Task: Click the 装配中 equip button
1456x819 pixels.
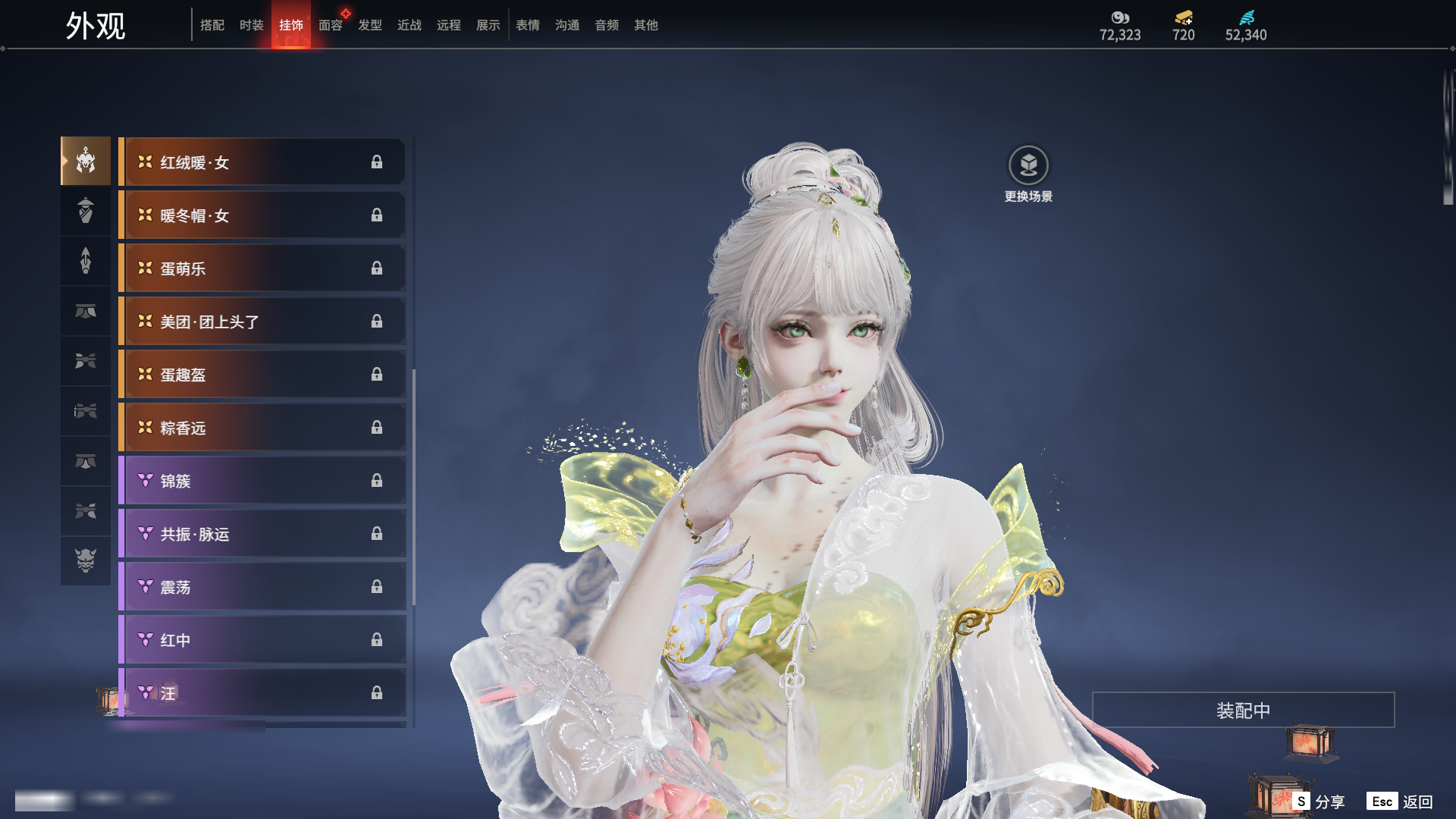Action: tap(1243, 711)
